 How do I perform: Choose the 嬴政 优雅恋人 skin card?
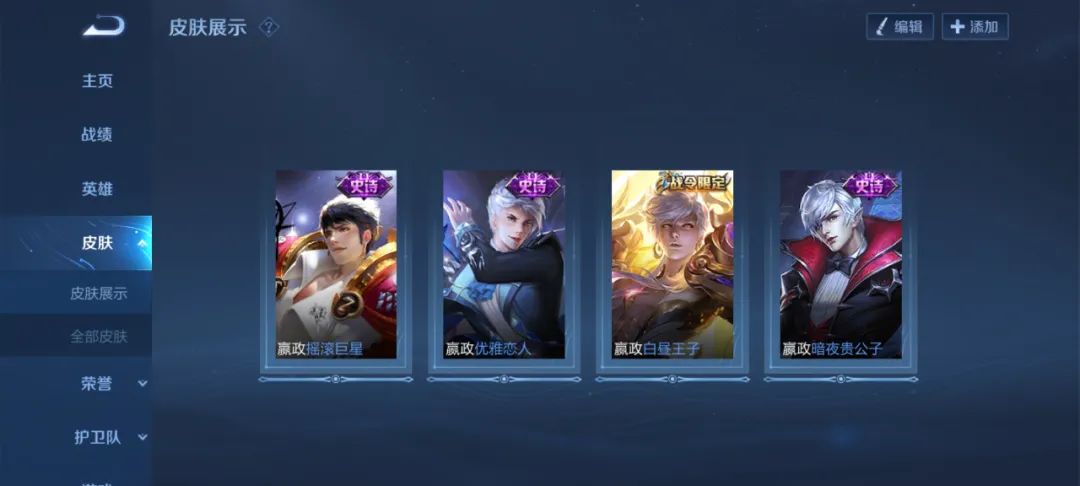(x=504, y=265)
